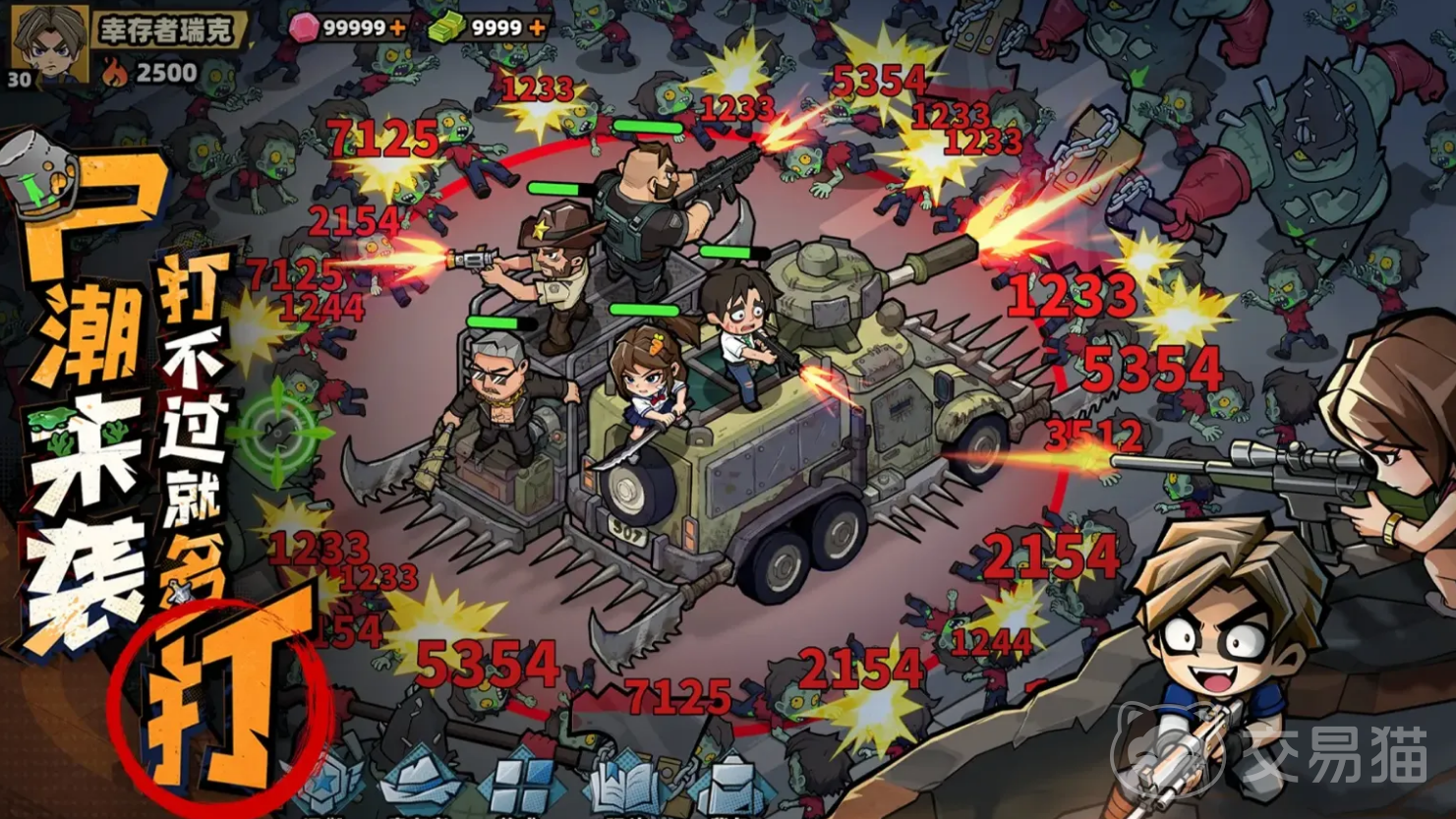1456x819 pixels.
Task: Add more pink gems with plus button
Action: pos(397,28)
